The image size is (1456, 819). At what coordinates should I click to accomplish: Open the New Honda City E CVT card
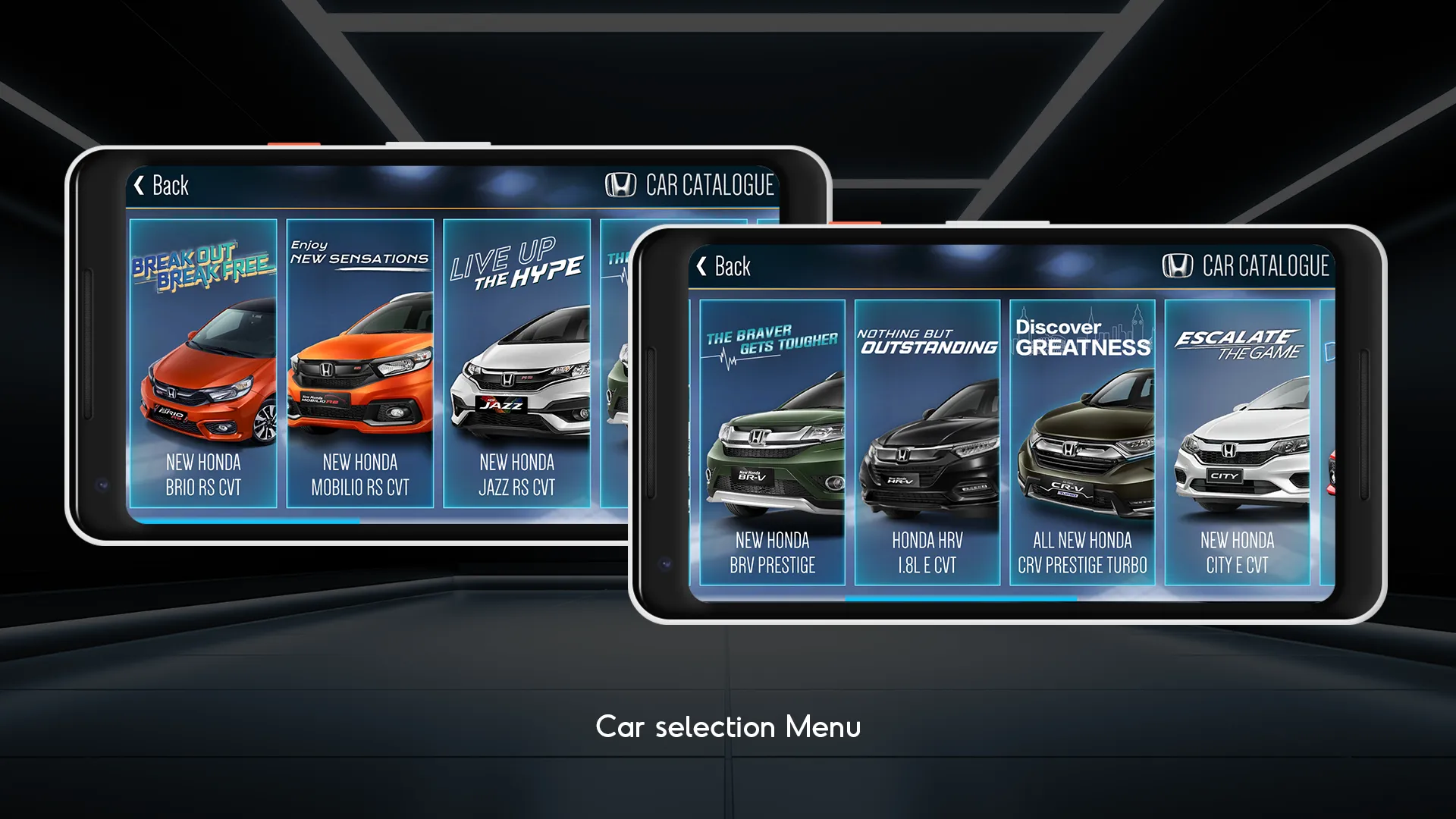(1238, 443)
